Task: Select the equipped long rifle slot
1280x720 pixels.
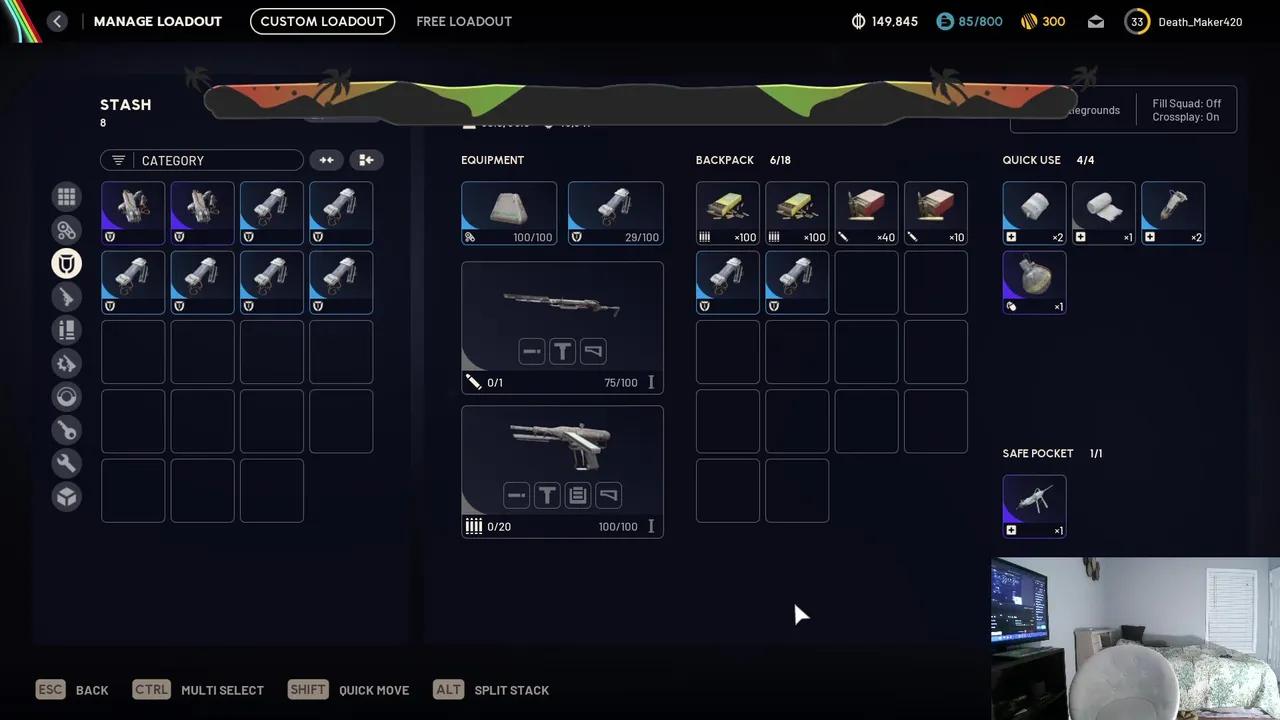Action: point(562,327)
